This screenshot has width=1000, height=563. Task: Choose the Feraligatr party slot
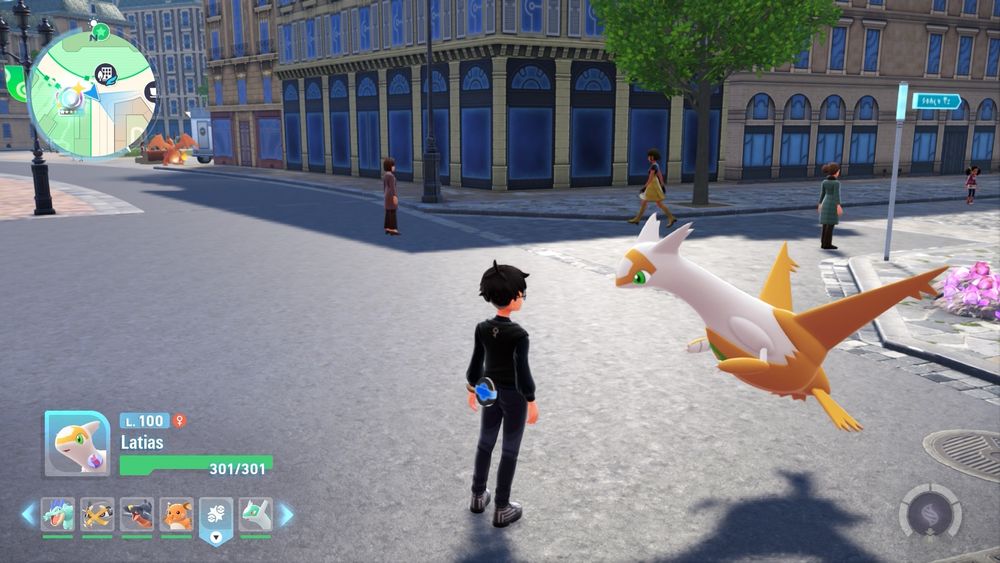pos(57,515)
